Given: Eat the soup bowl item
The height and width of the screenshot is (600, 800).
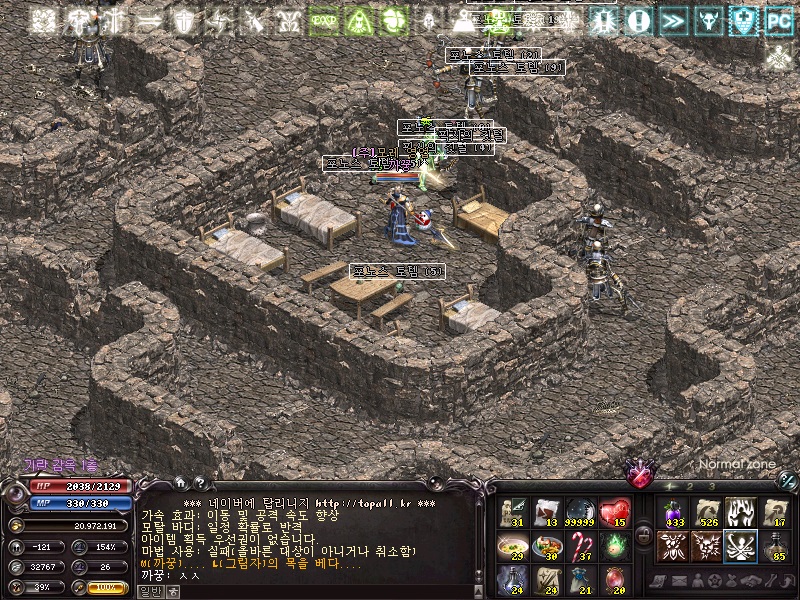Looking at the screenshot, I should (513, 546).
